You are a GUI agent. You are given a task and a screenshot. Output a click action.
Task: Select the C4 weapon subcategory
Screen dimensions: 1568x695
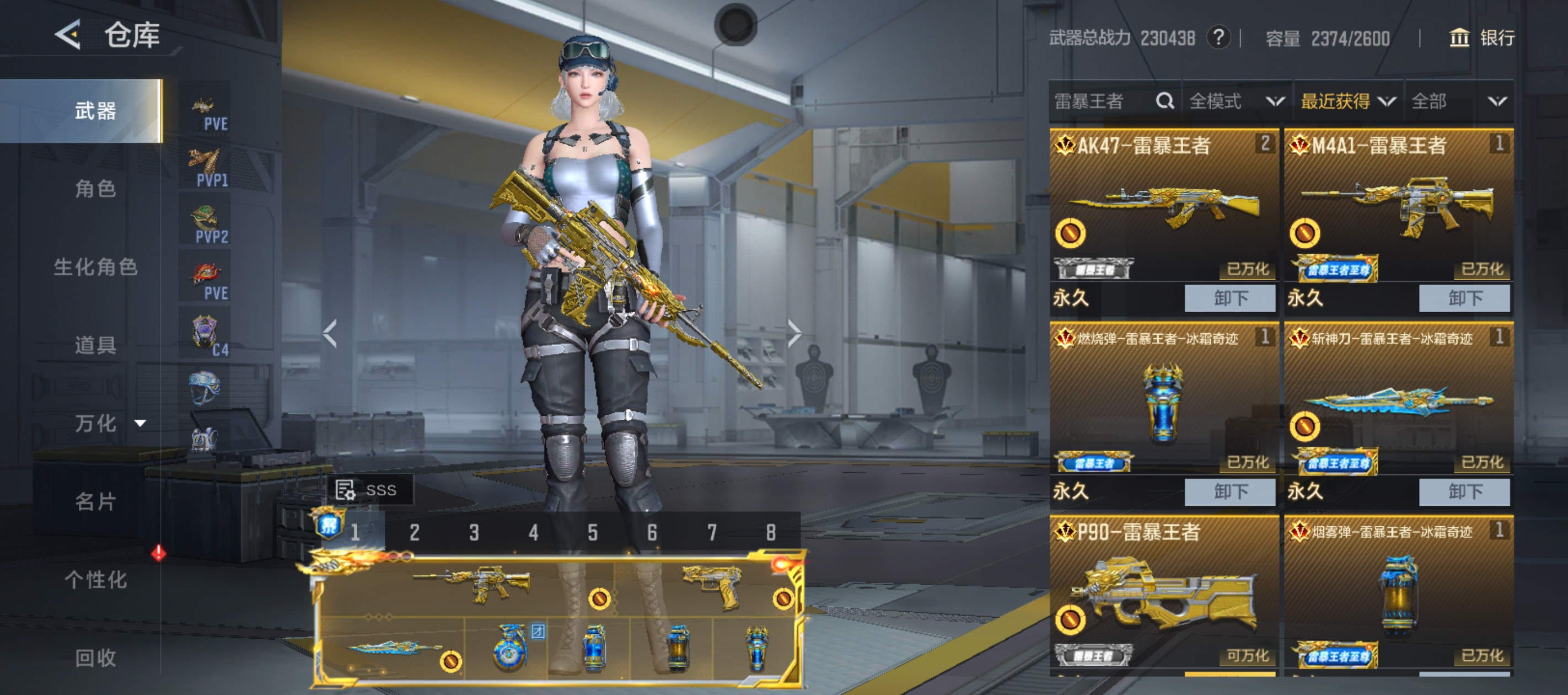(206, 335)
